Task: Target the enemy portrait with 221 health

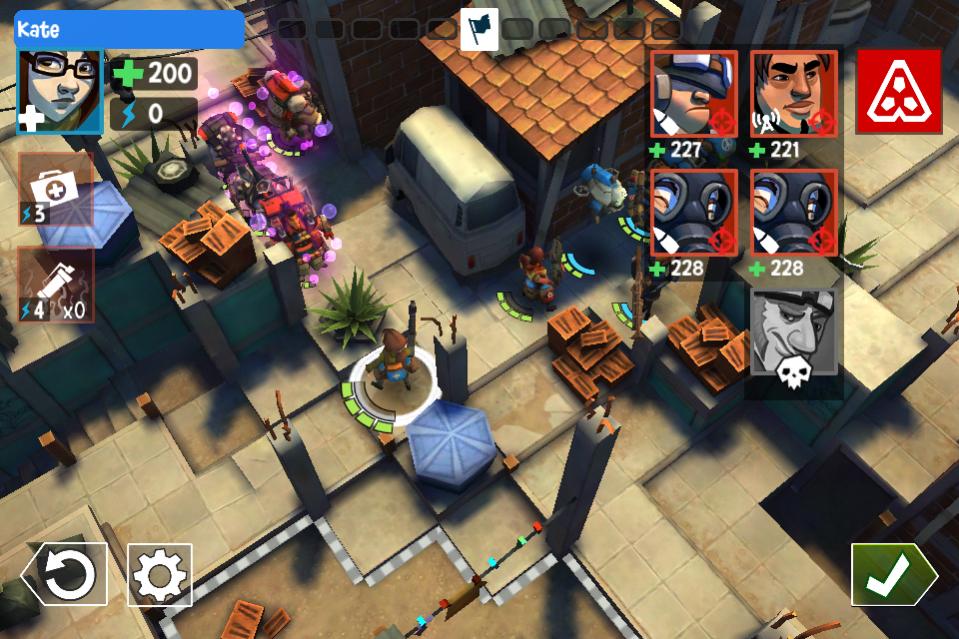Action: click(x=793, y=94)
